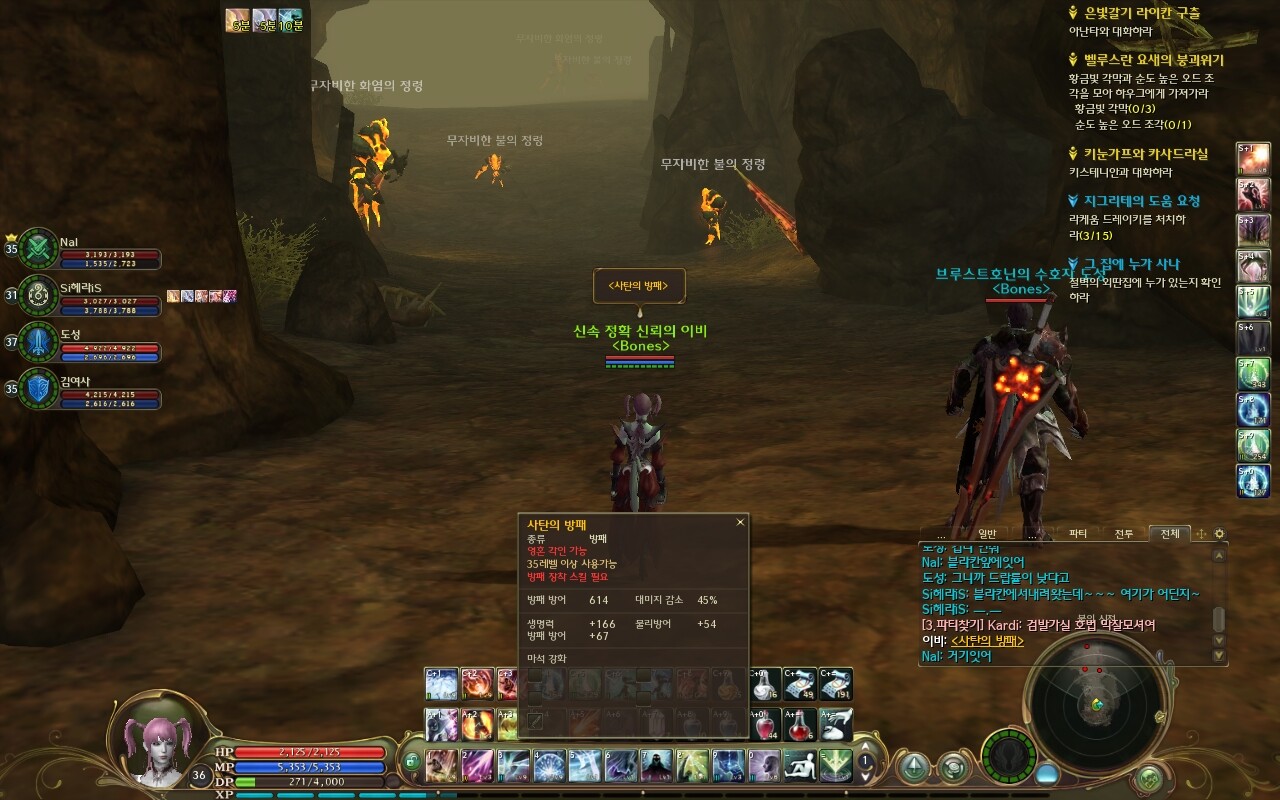Screen dimensions: 1280x800
Task: Use the skill in hotbar slot 1
Action: [x=441, y=765]
